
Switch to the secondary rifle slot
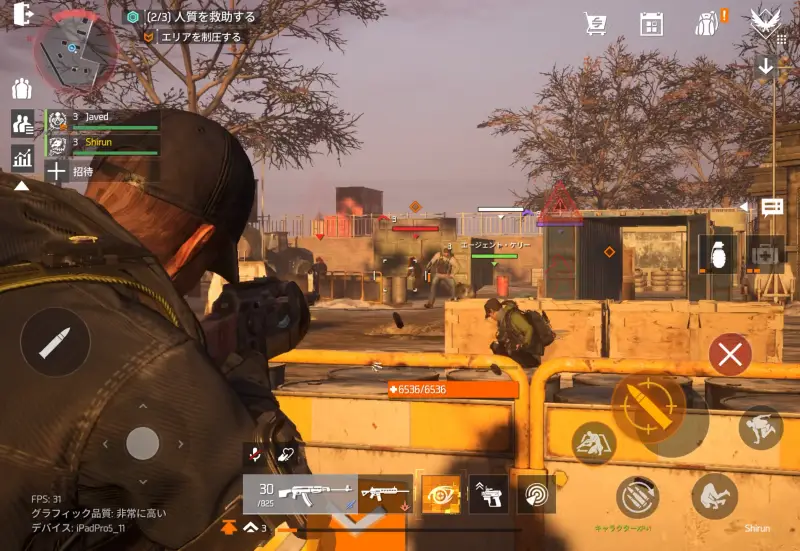click(384, 494)
